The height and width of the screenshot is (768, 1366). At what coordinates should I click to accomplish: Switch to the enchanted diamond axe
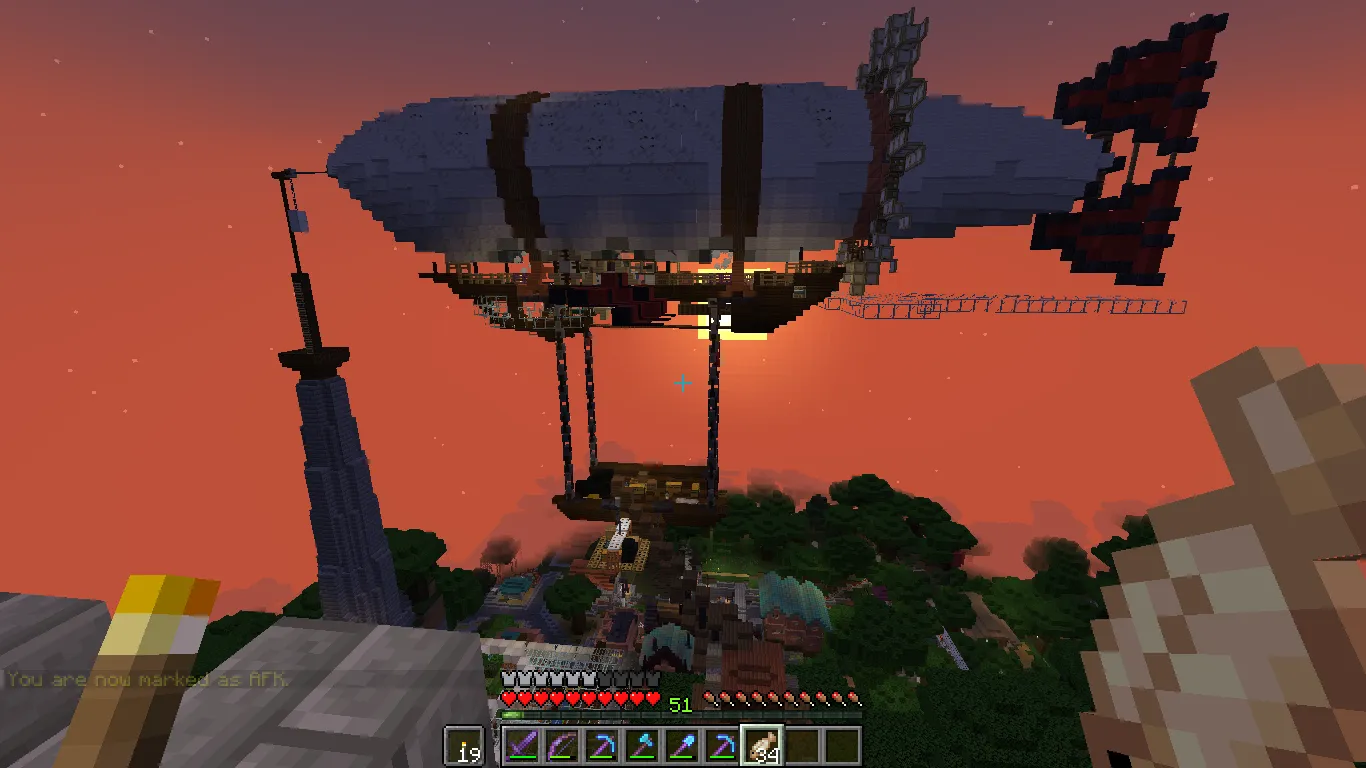(641, 746)
